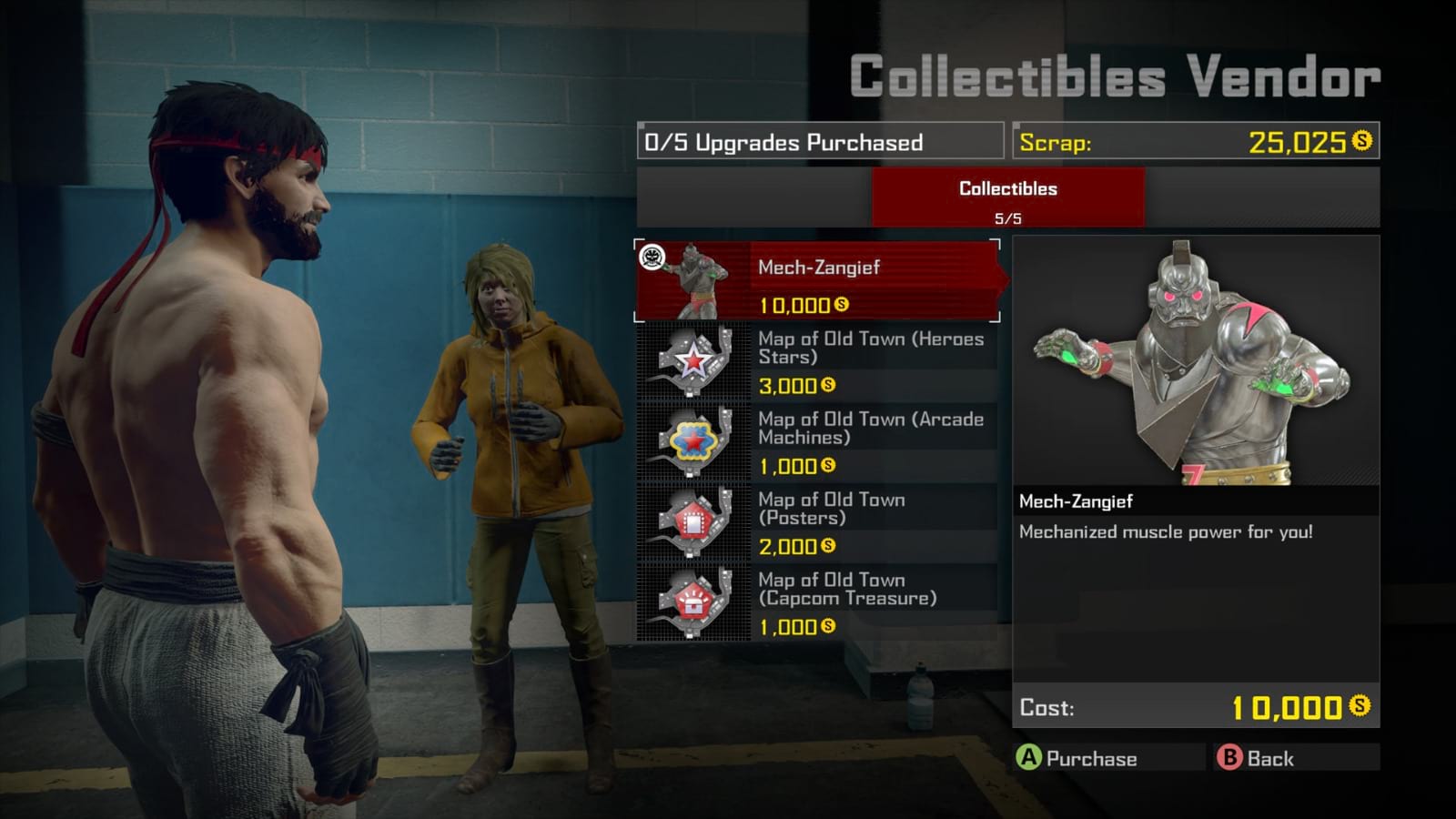1456x819 pixels.
Task: Select the Mech-Zangief figurine icon
Action: [697, 281]
